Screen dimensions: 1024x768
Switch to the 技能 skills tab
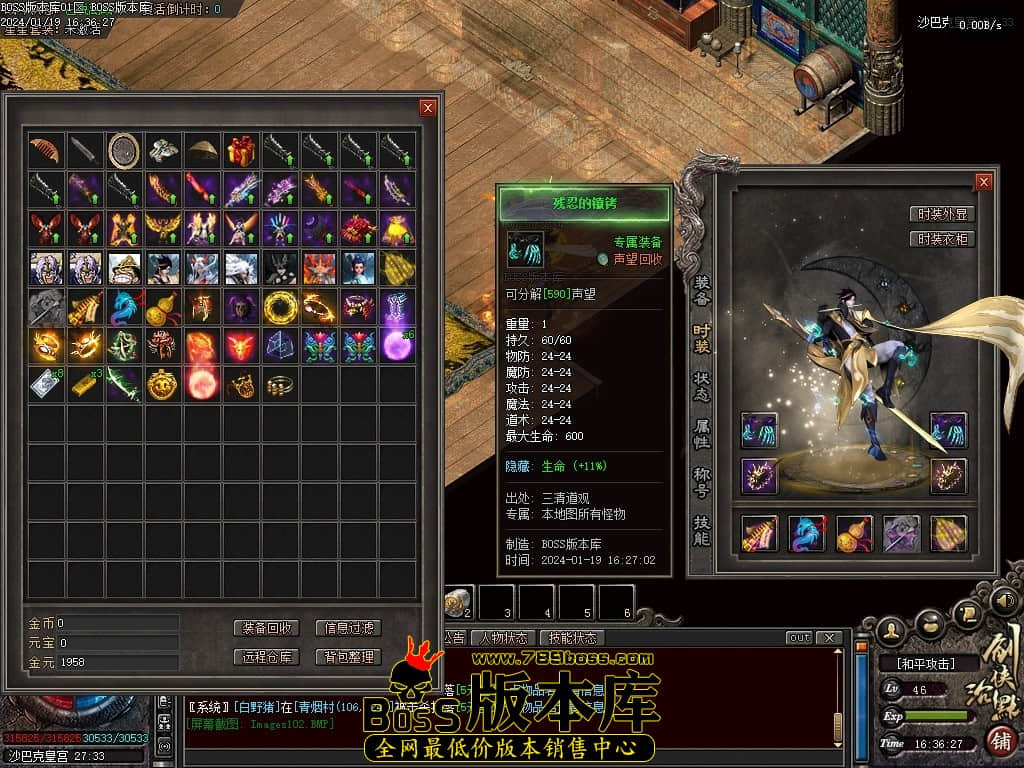(702, 530)
